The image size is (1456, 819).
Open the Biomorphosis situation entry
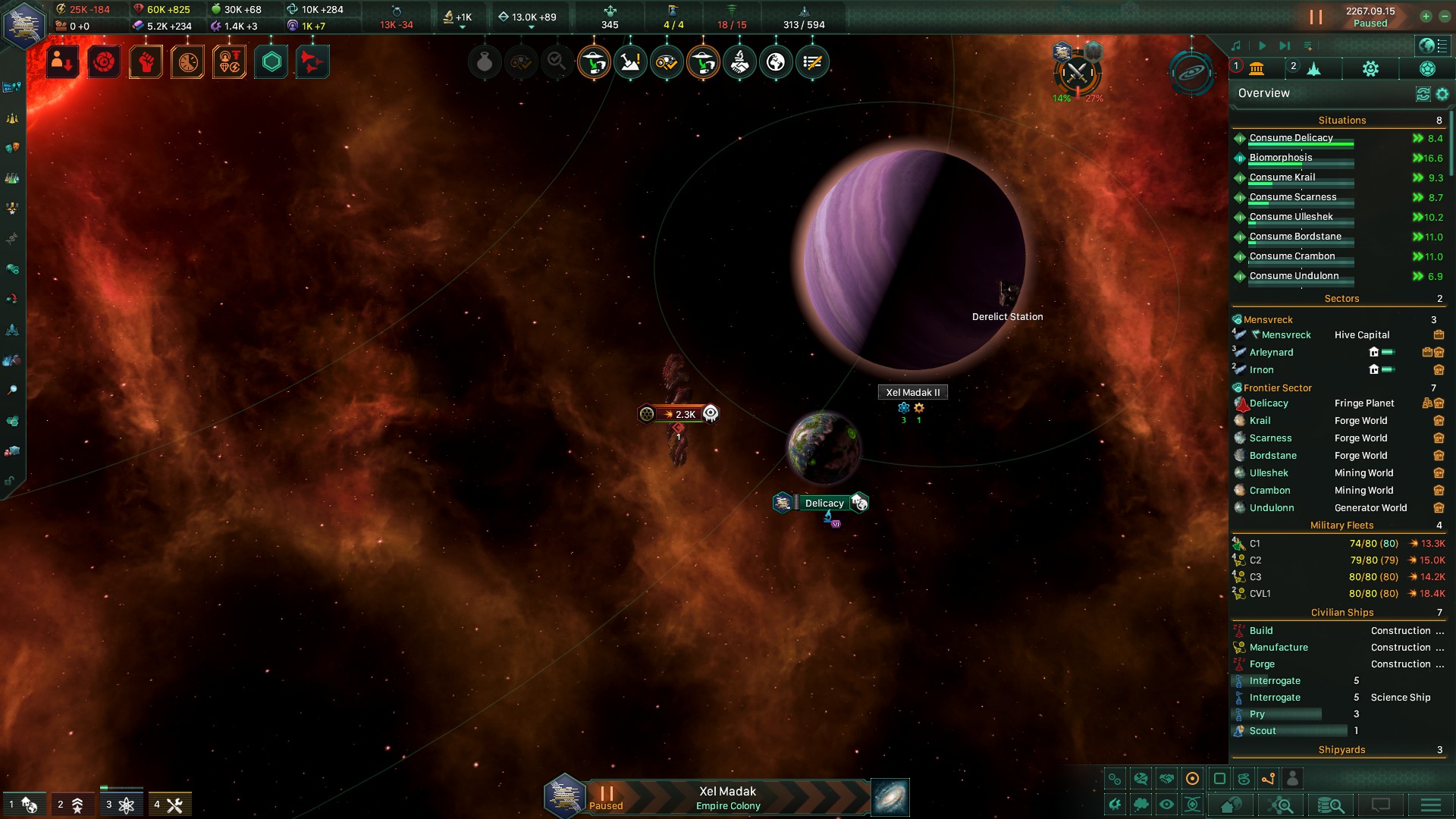[x=1280, y=158]
